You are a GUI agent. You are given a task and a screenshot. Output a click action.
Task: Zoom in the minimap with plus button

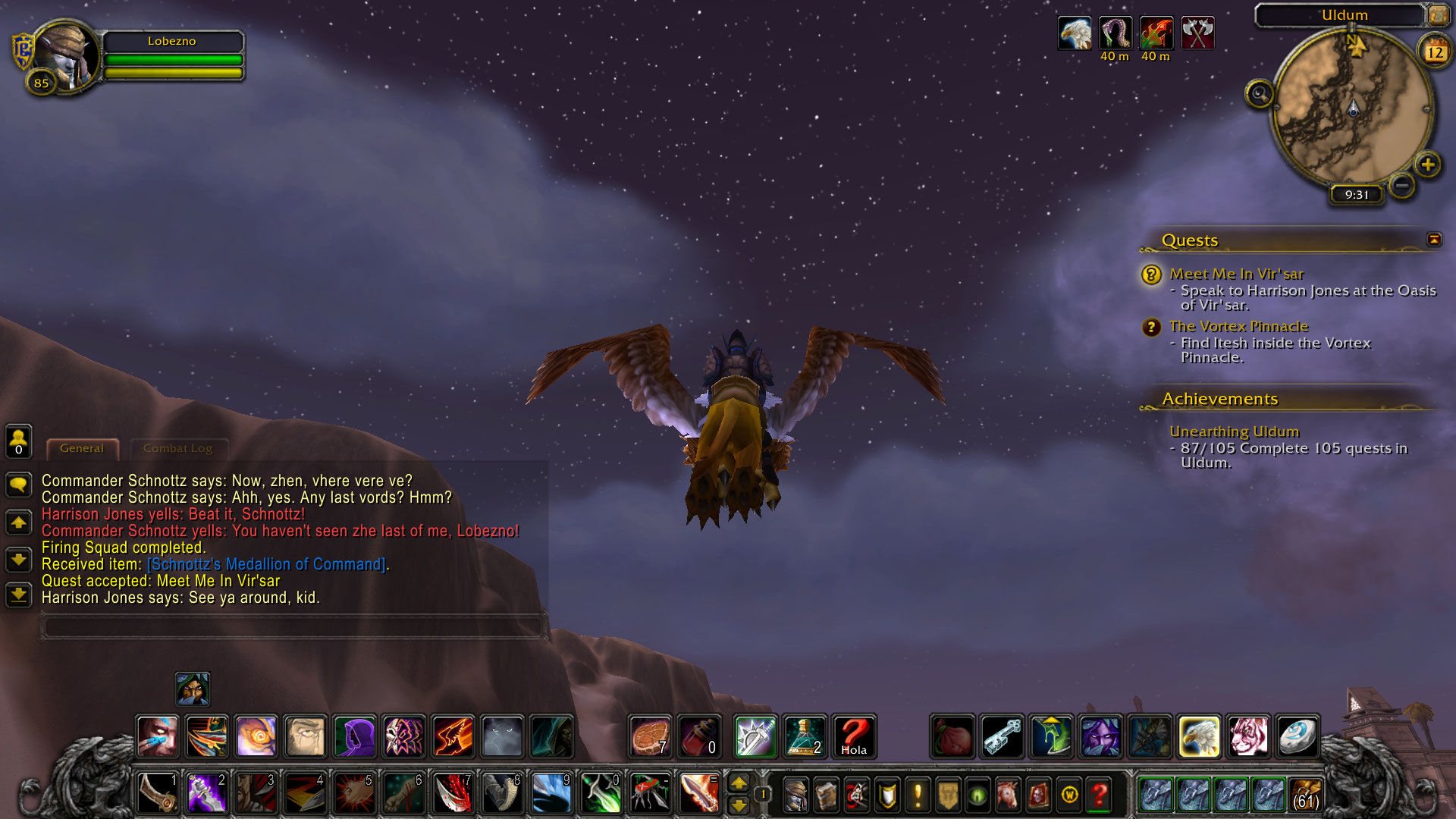tap(1428, 165)
